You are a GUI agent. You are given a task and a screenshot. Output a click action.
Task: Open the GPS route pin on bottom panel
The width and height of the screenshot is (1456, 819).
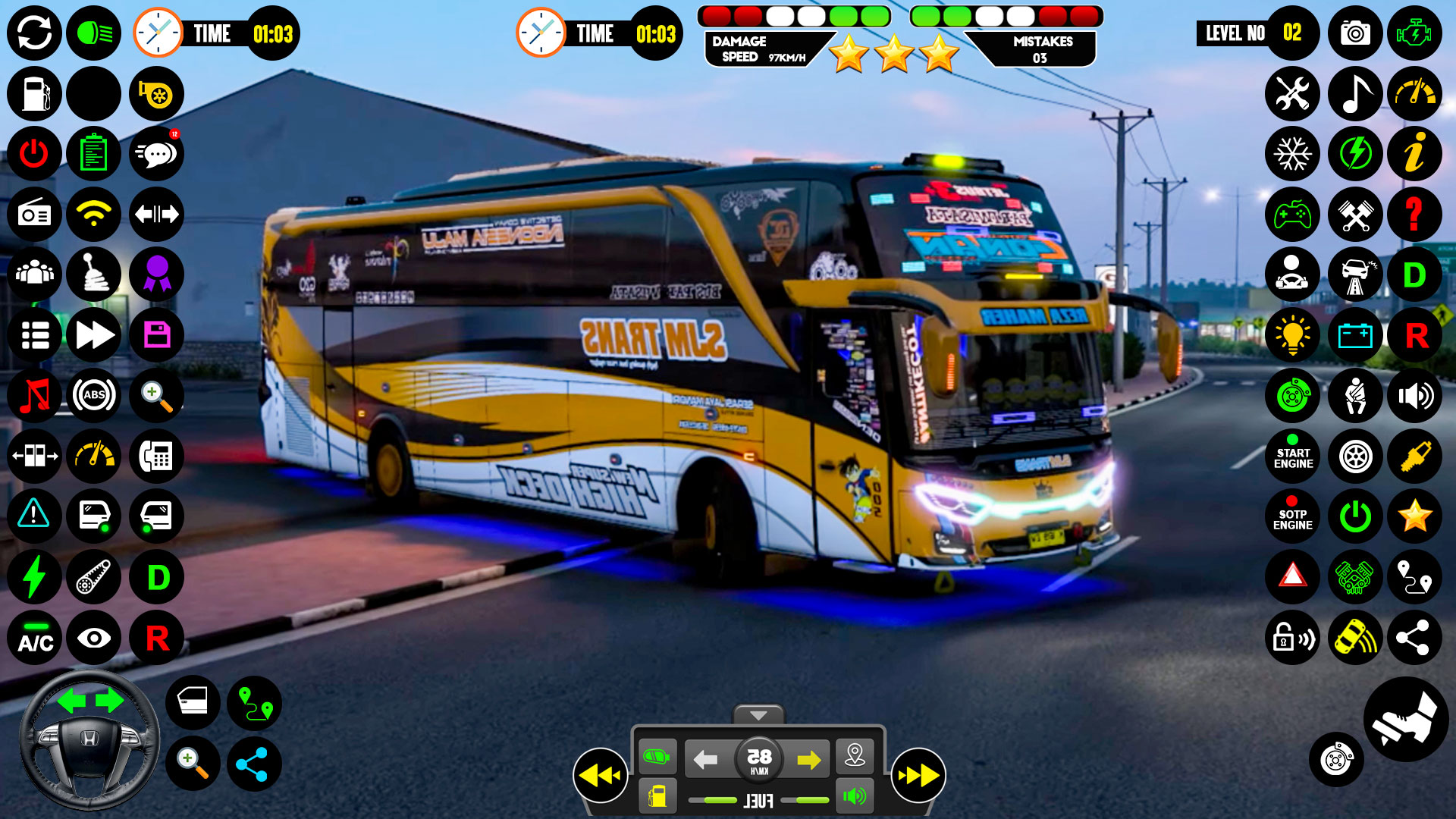tap(856, 755)
